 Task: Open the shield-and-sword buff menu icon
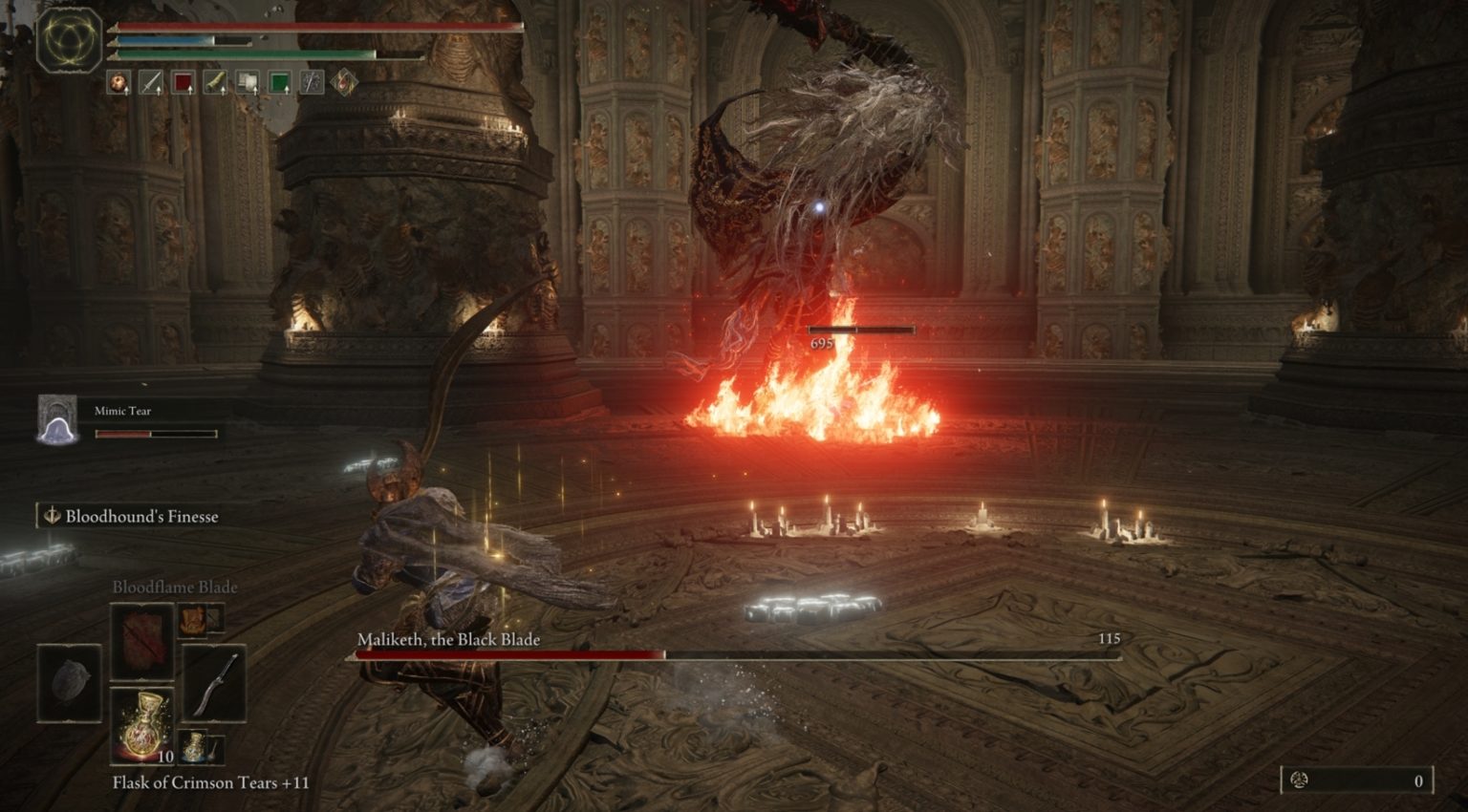(313, 80)
